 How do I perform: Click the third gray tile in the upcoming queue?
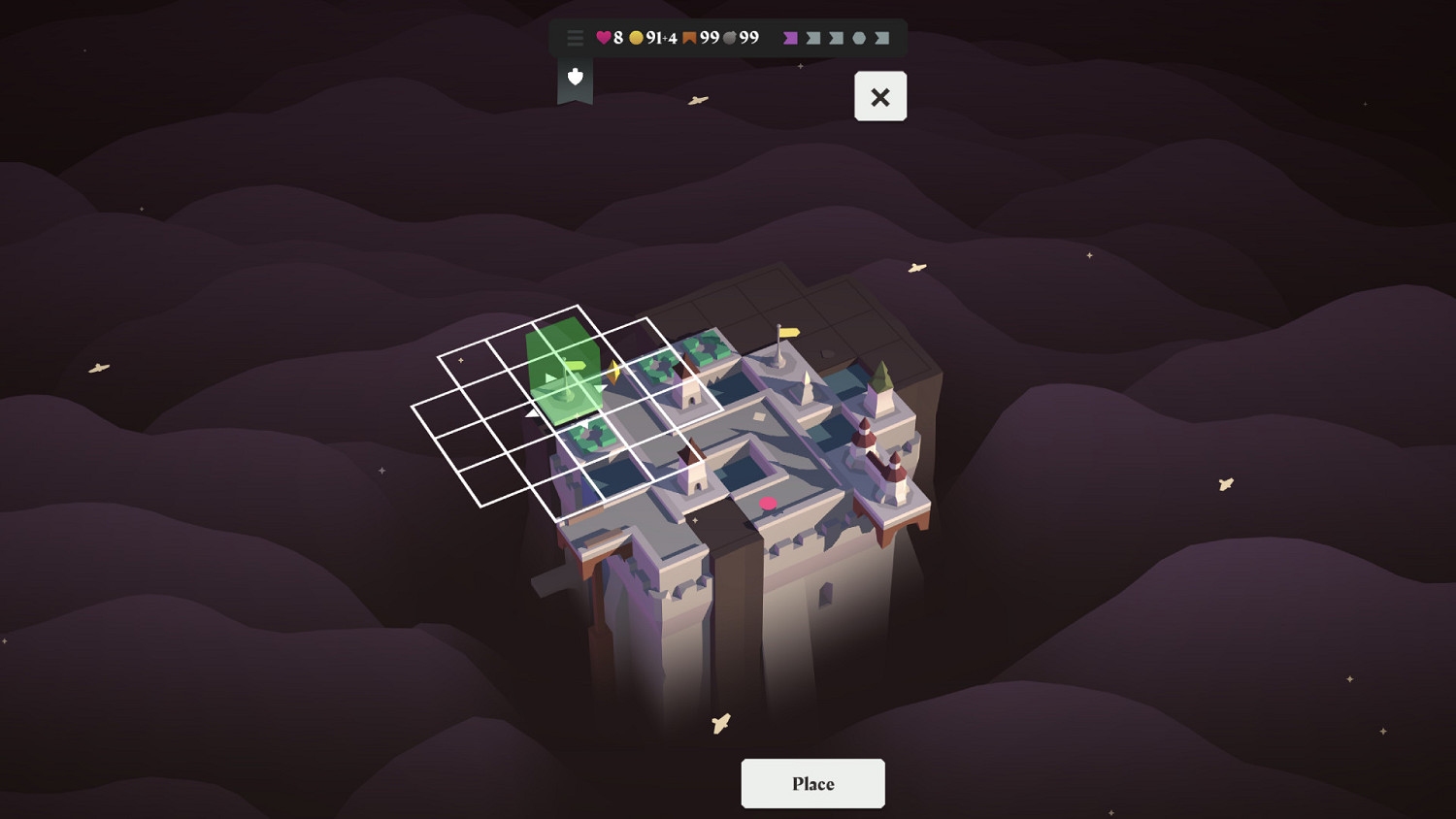tap(837, 38)
